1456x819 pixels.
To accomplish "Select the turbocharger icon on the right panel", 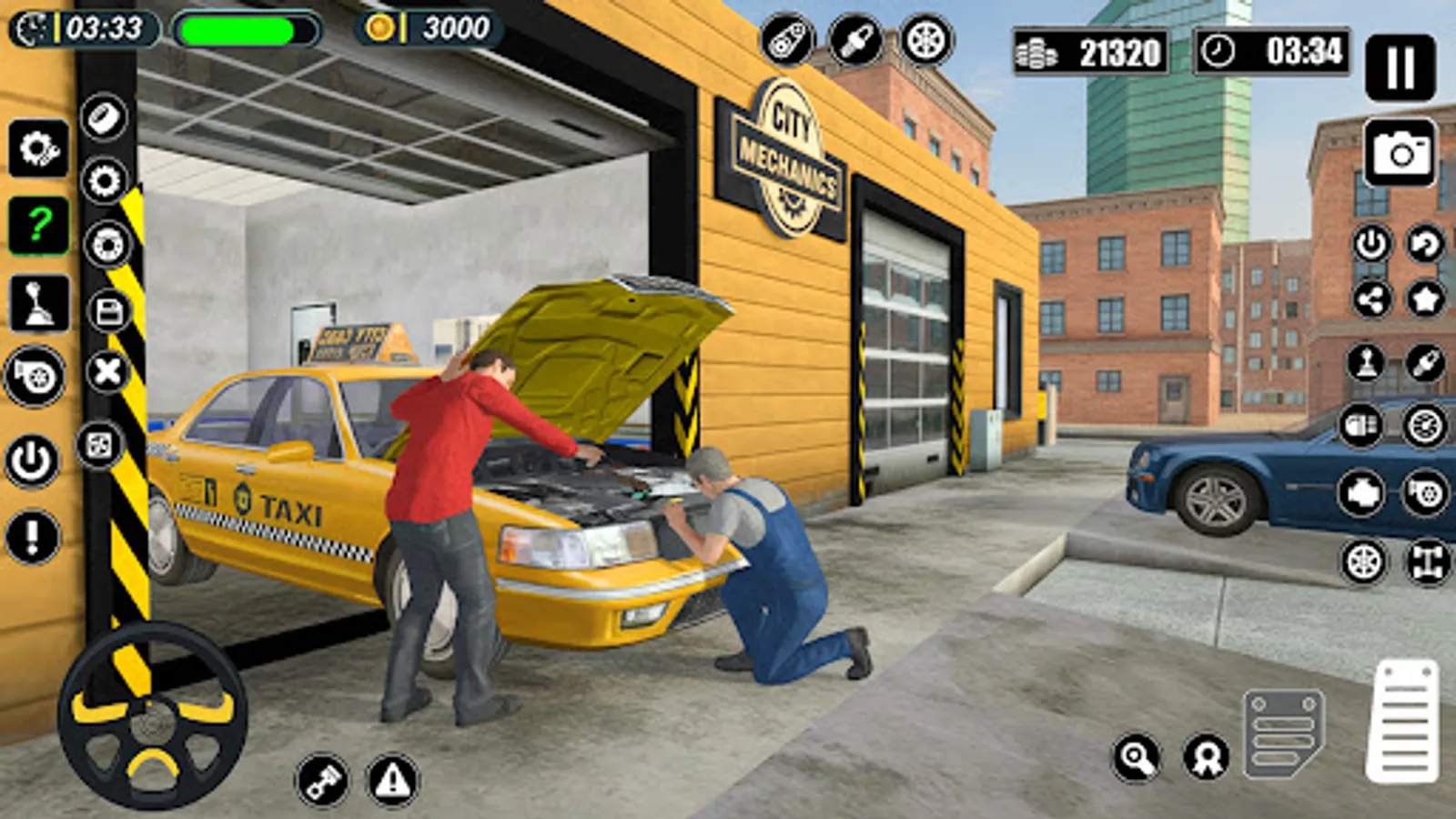I will [1424, 491].
